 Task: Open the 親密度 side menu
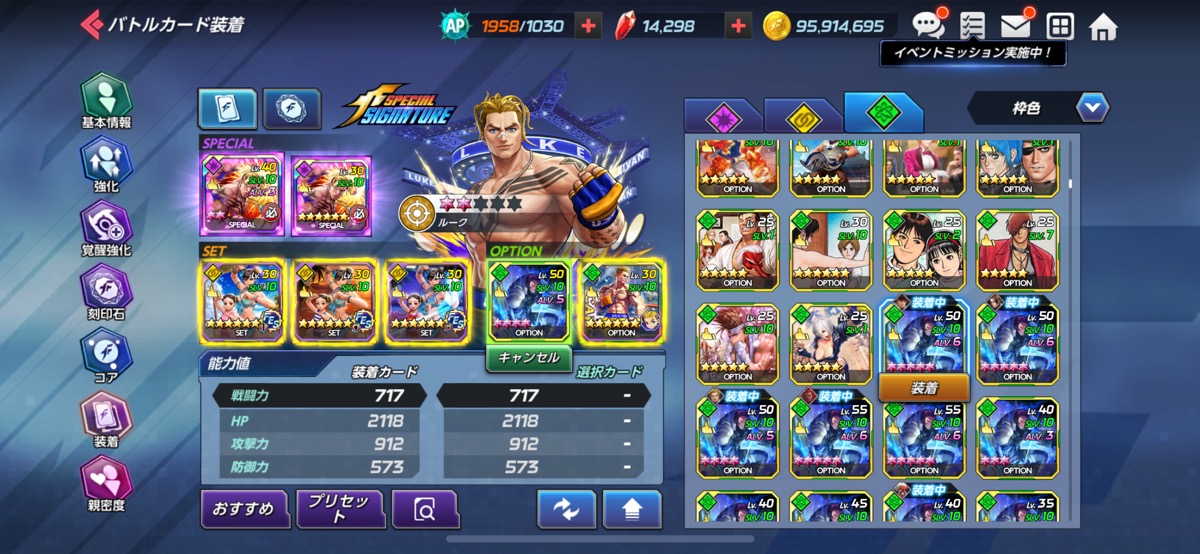[x=106, y=483]
